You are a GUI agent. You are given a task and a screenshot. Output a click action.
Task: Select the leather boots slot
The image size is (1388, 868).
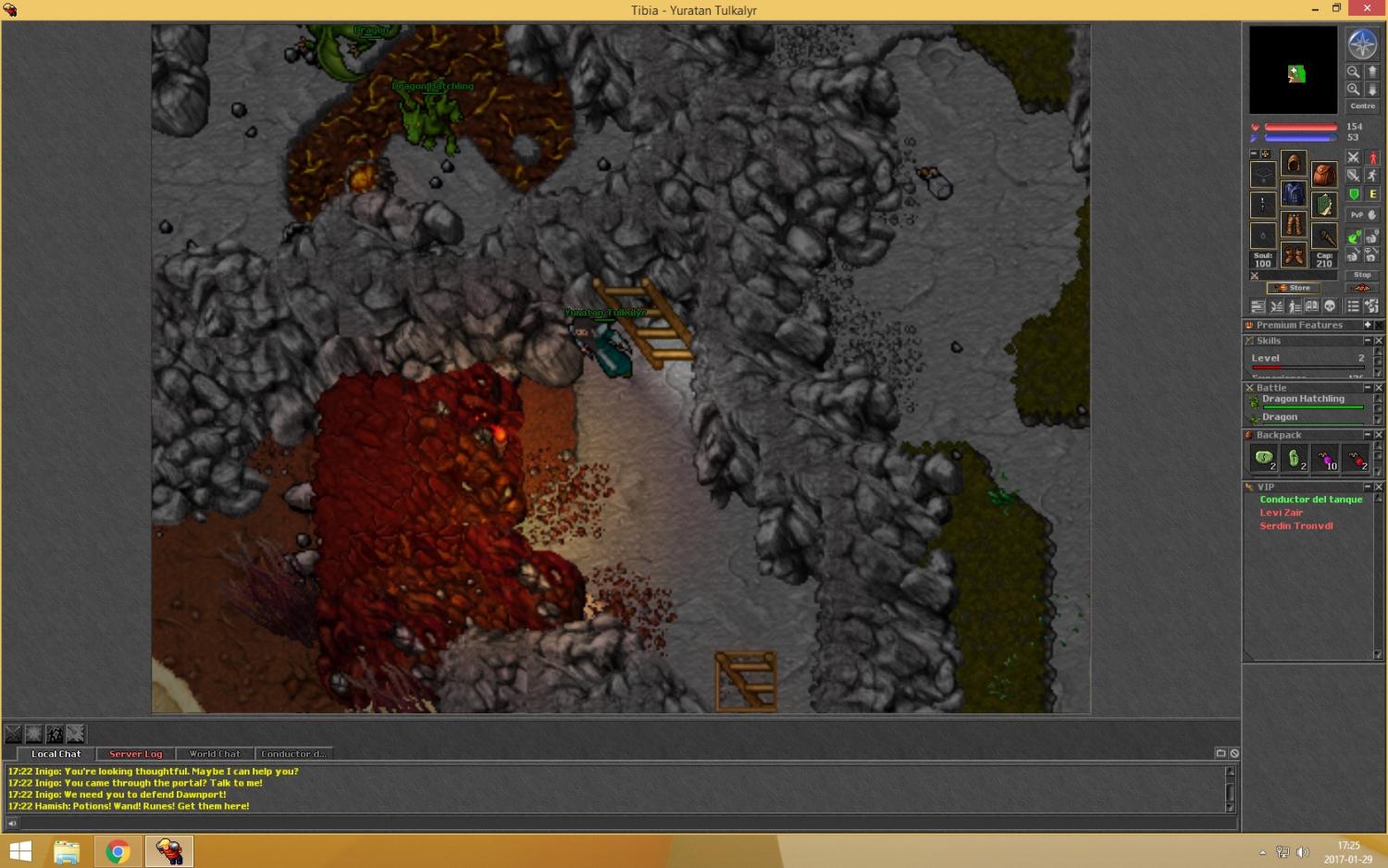tap(1294, 254)
